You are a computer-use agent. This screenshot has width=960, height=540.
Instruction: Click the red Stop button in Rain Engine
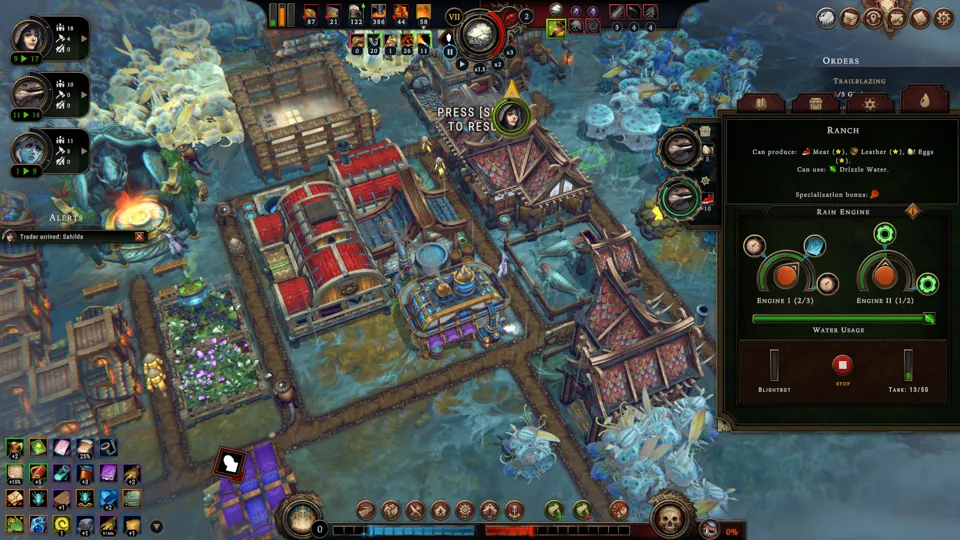pyautogui.click(x=843, y=366)
